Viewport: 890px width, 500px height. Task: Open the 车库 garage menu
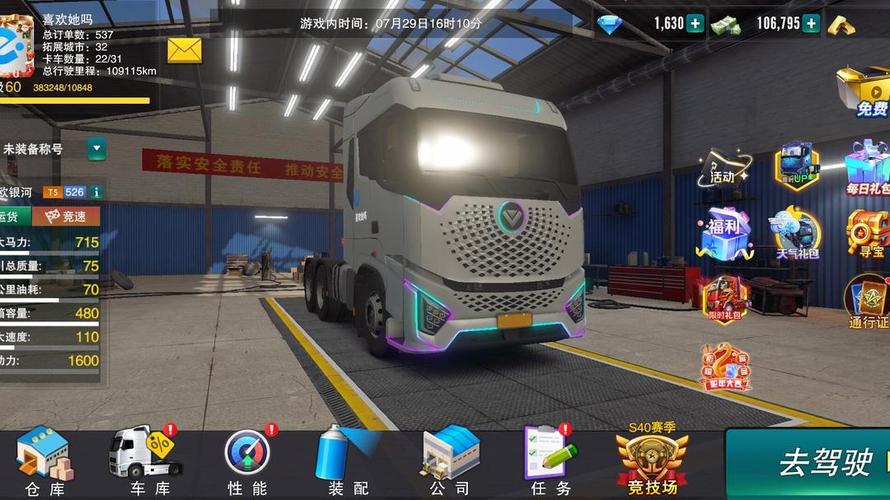148,462
